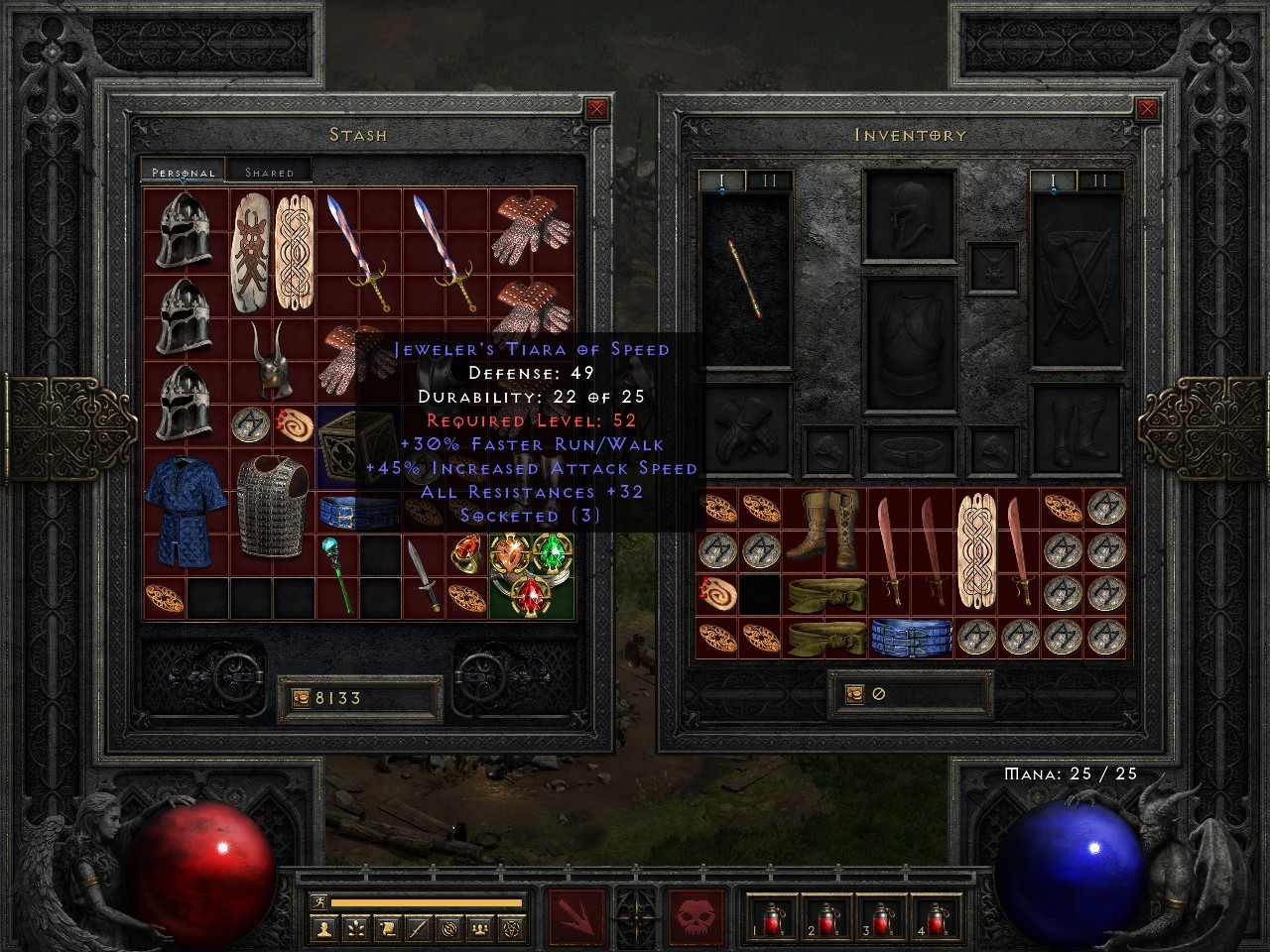The width and height of the screenshot is (1270, 952).
Task: Select the Personal stash tab
Action: (x=182, y=171)
